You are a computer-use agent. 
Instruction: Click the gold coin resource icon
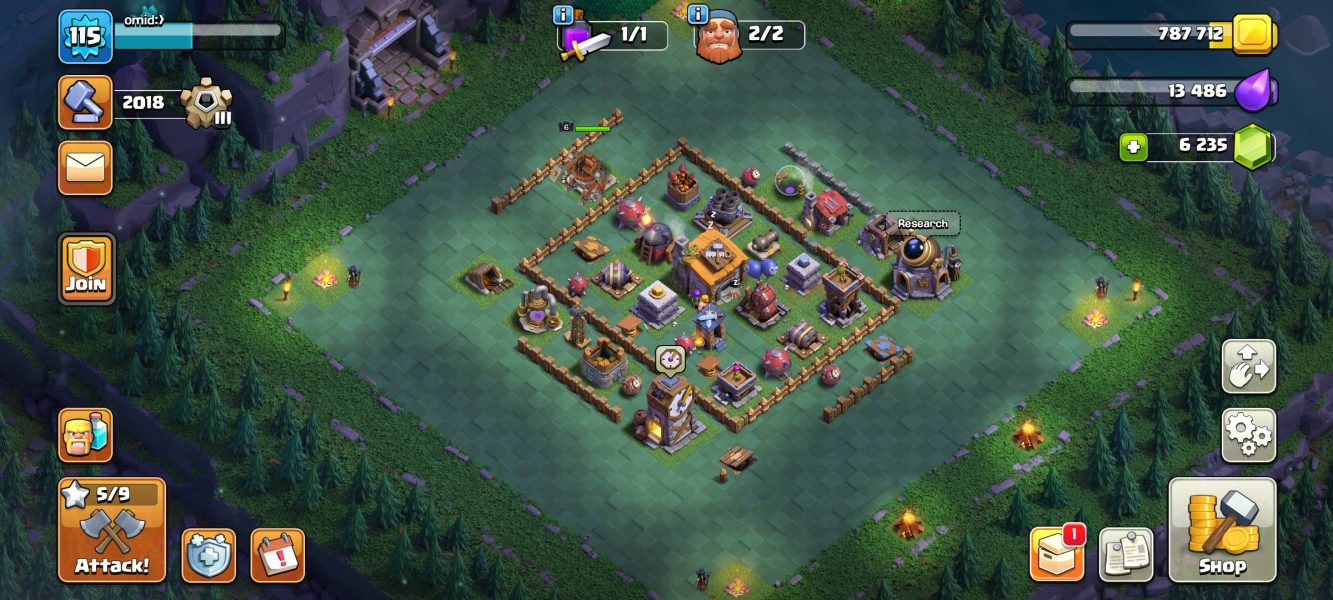(x=1252, y=35)
